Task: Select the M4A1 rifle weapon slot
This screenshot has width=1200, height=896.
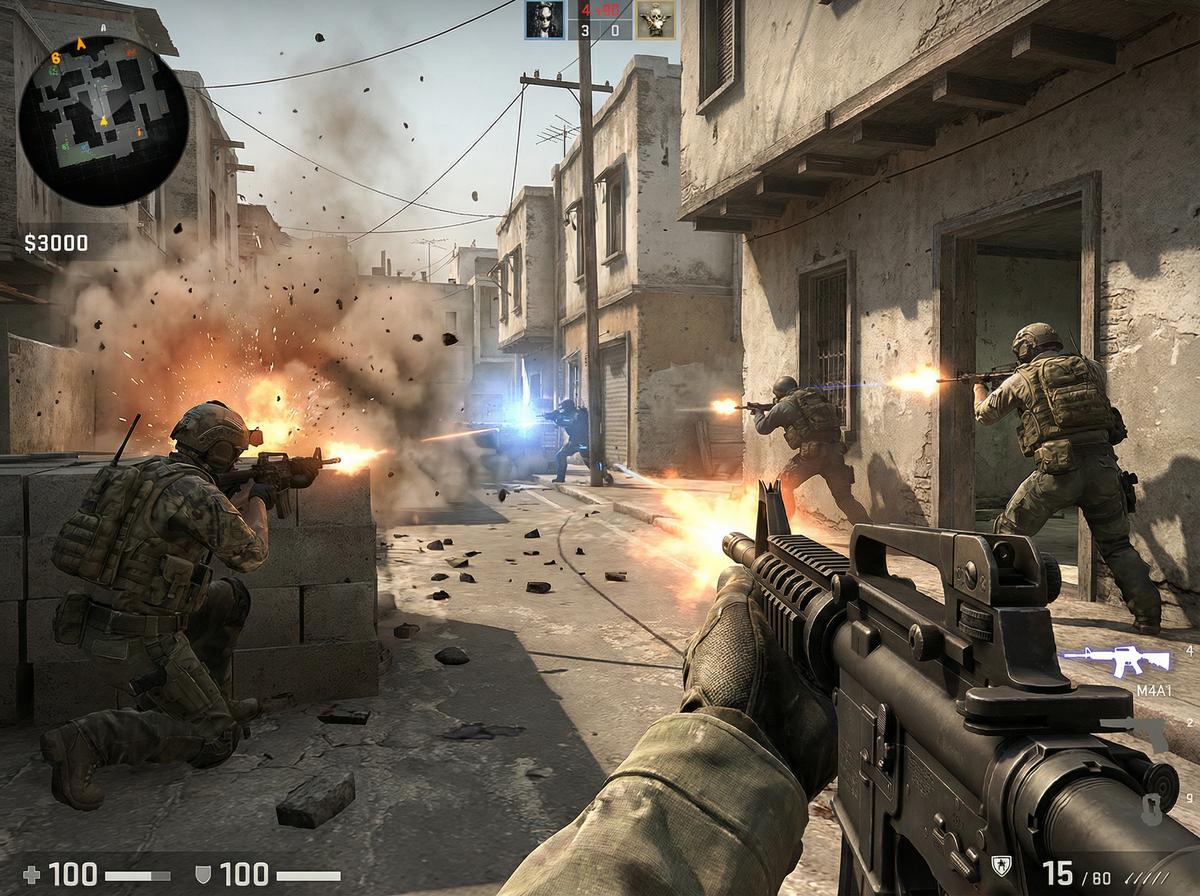Action: point(1116,661)
